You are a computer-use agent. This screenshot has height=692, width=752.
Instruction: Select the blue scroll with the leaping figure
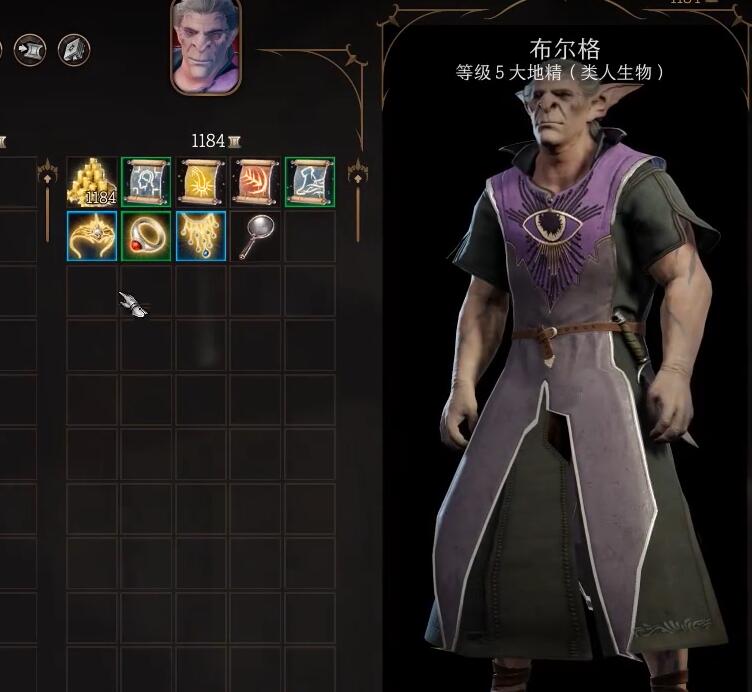pos(310,182)
